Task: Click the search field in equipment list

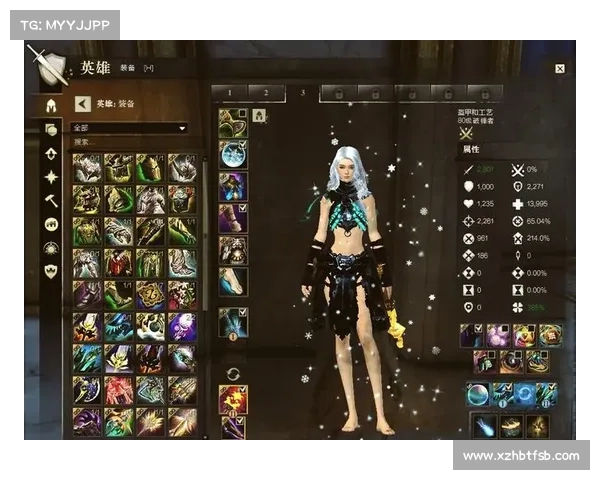Action: [x=130, y=142]
